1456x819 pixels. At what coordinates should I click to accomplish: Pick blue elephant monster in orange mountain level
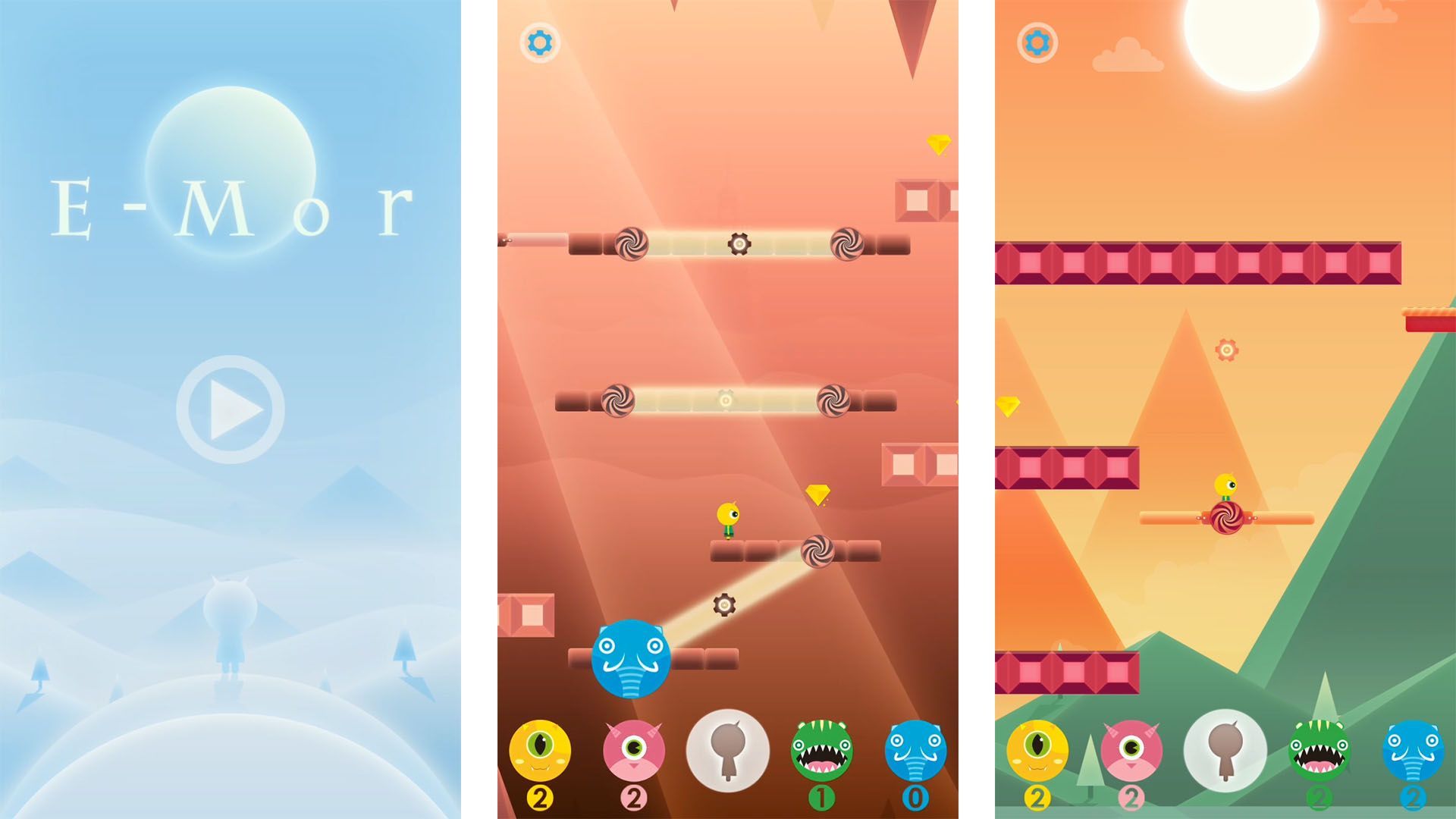[x=1412, y=750]
